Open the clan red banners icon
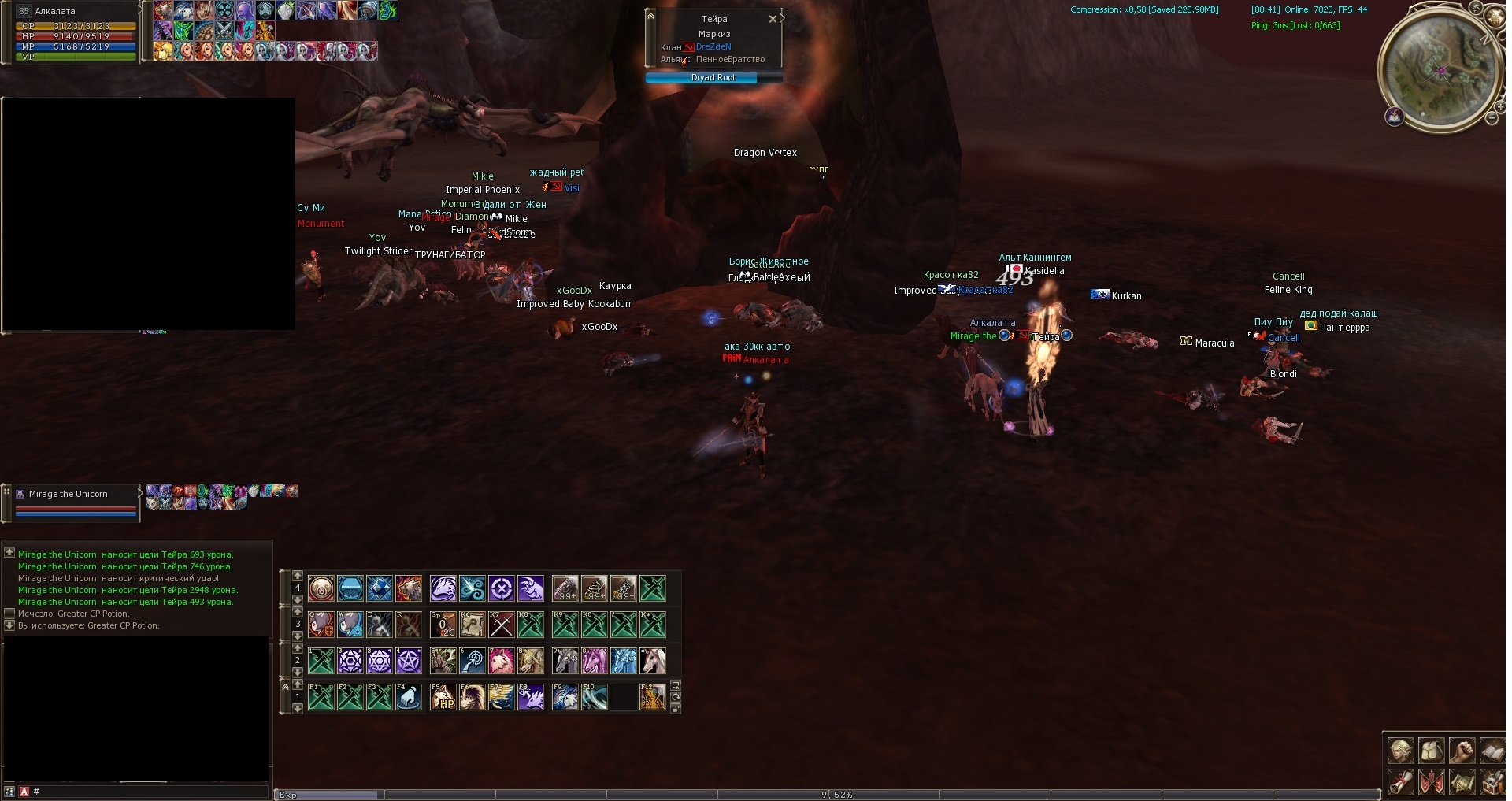The width and height of the screenshot is (1512, 801). click(x=1431, y=781)
